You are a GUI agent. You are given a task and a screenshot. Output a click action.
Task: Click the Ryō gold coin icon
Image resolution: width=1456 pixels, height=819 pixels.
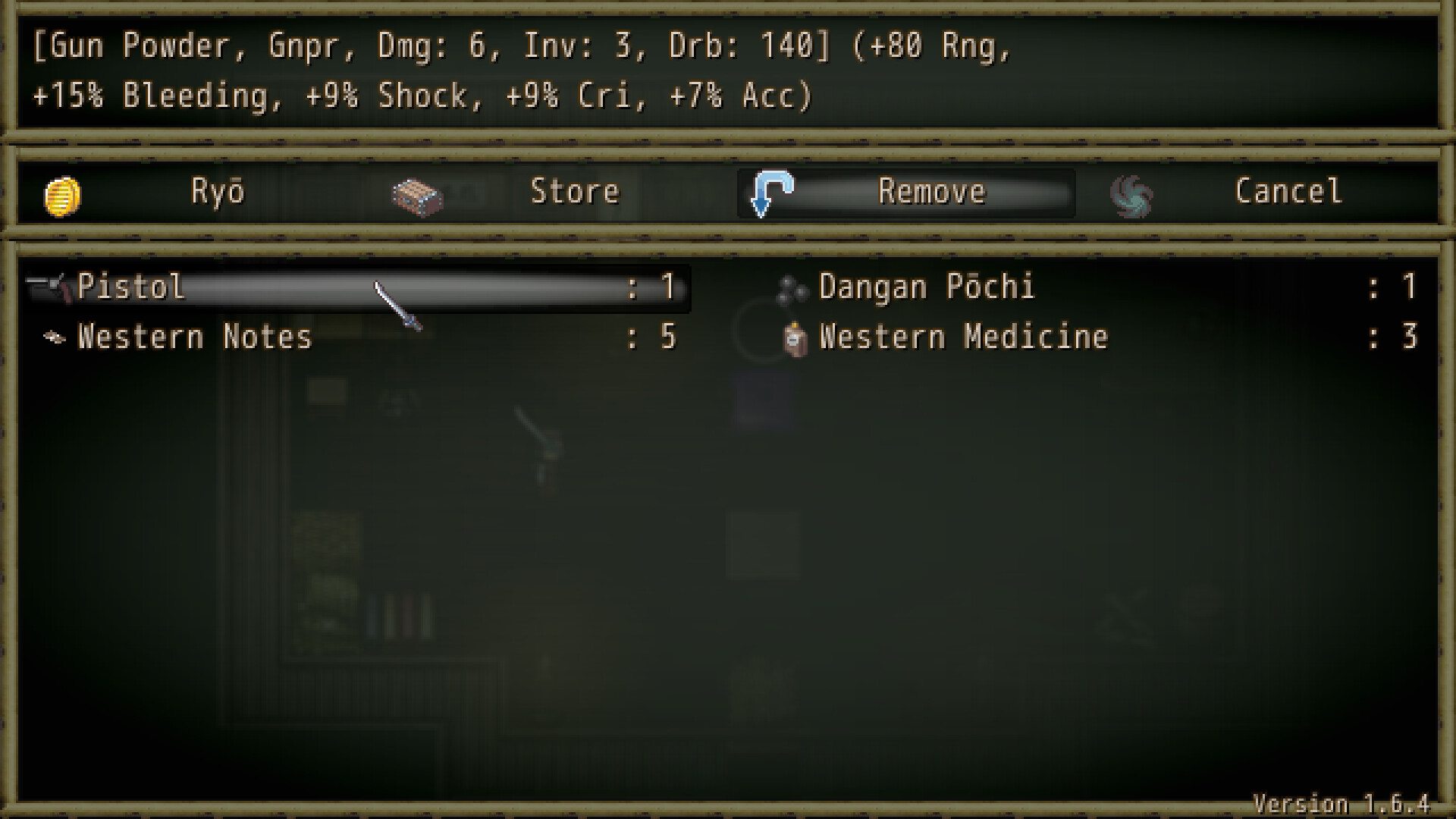click(63, 192)
